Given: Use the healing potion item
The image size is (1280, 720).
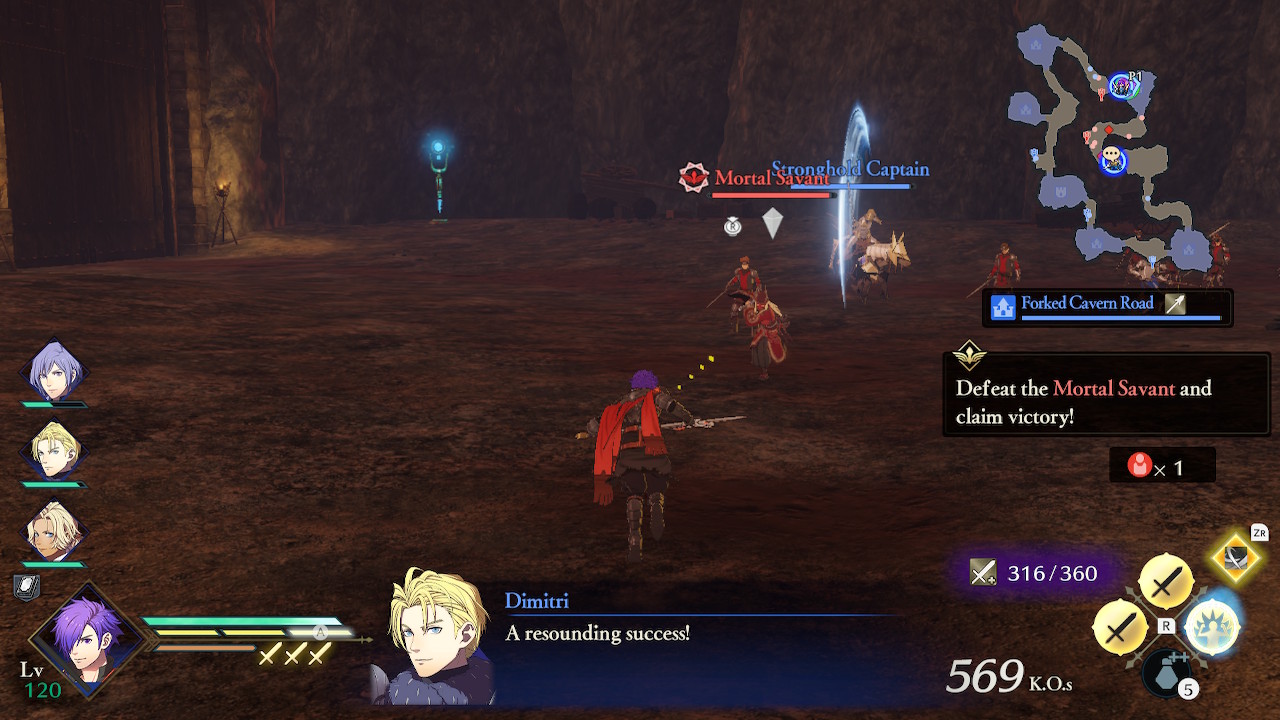Looking at the screenshot, I should point(1167,672).
